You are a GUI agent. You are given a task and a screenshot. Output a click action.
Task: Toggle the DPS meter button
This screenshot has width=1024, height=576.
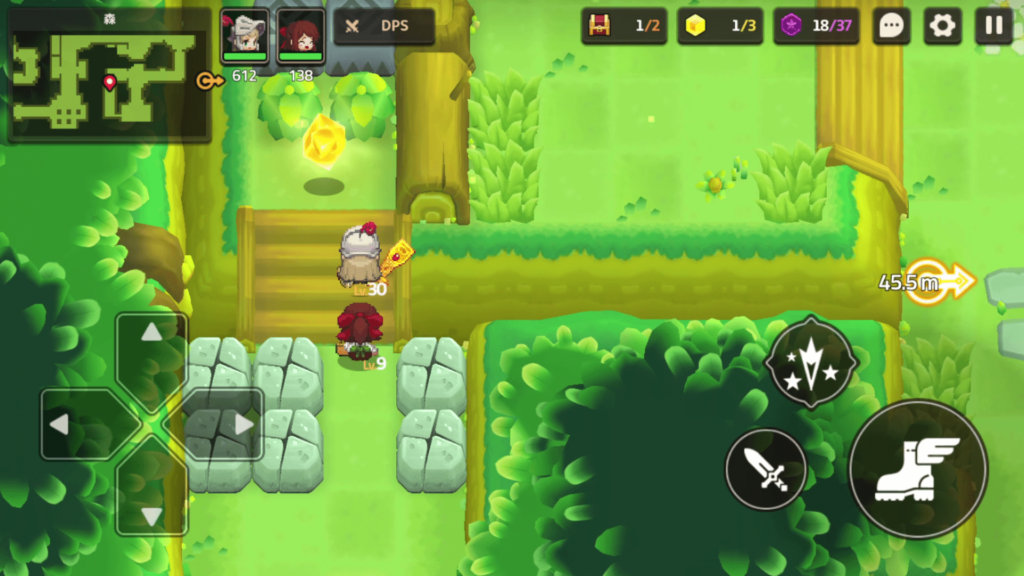pos(383,27)
